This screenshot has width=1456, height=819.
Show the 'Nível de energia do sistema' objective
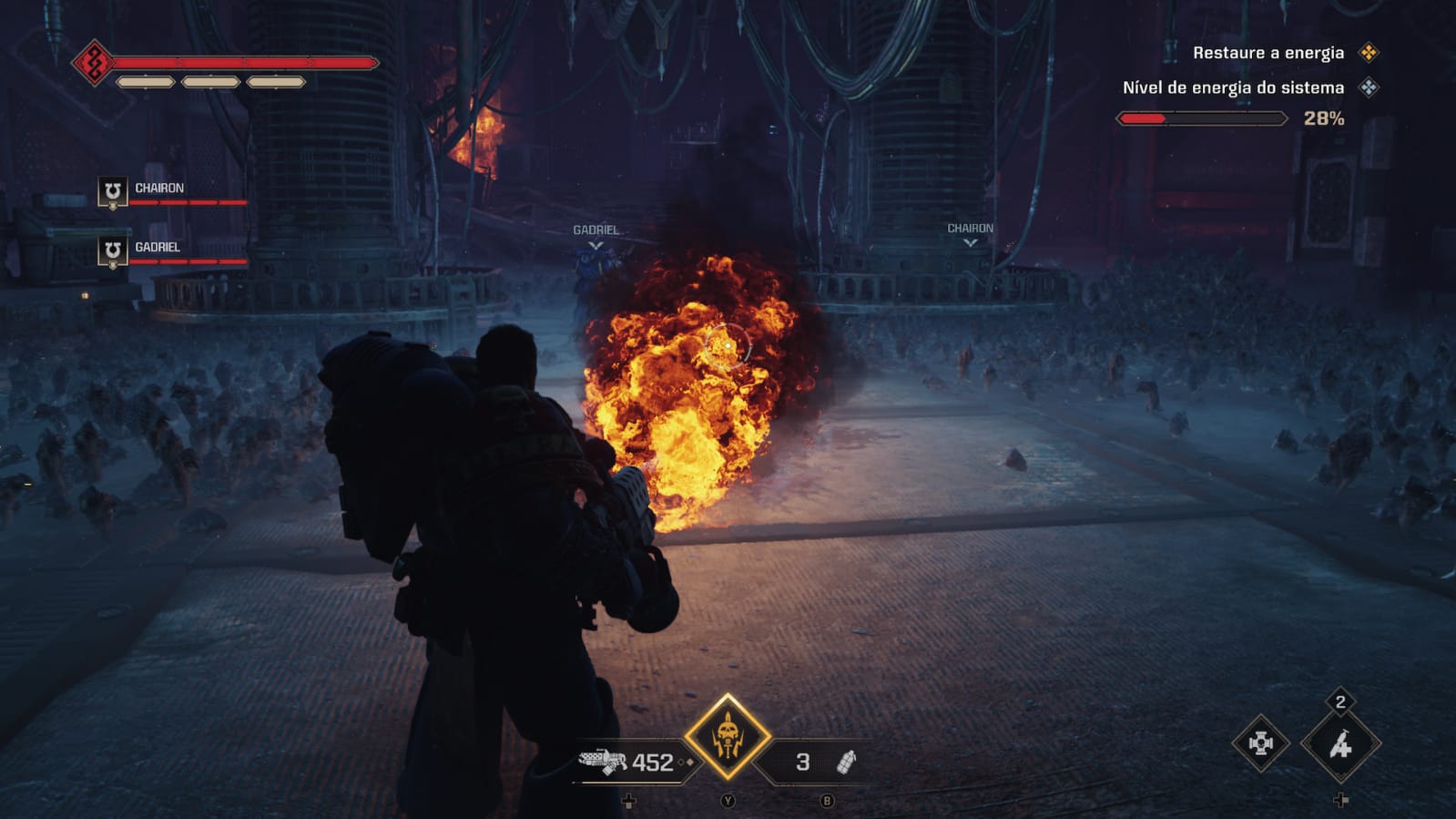click(1233, 87)
